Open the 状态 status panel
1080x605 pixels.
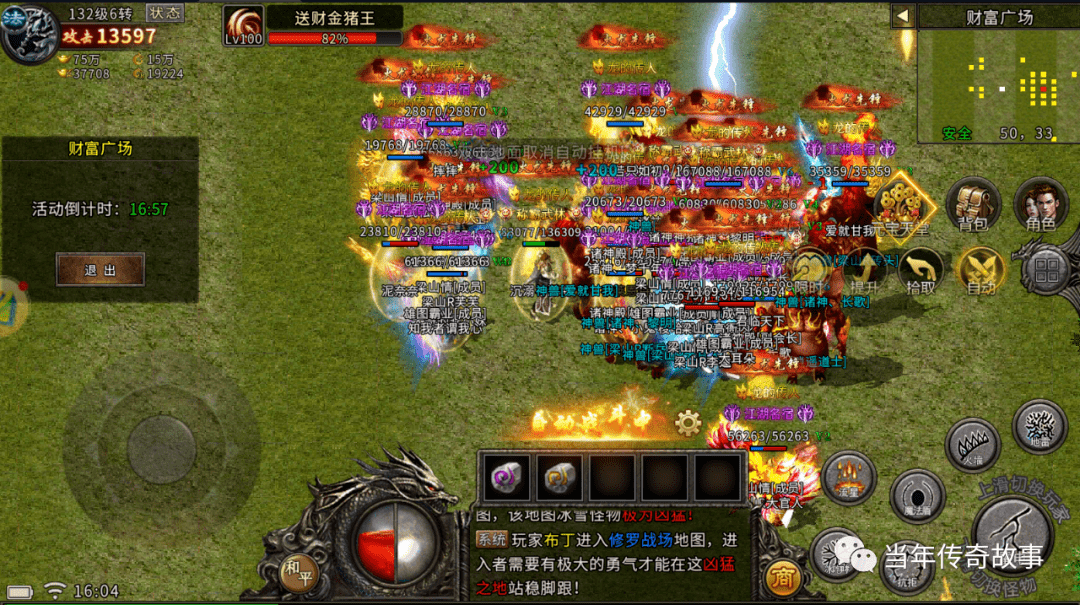(x=166, y=13)
